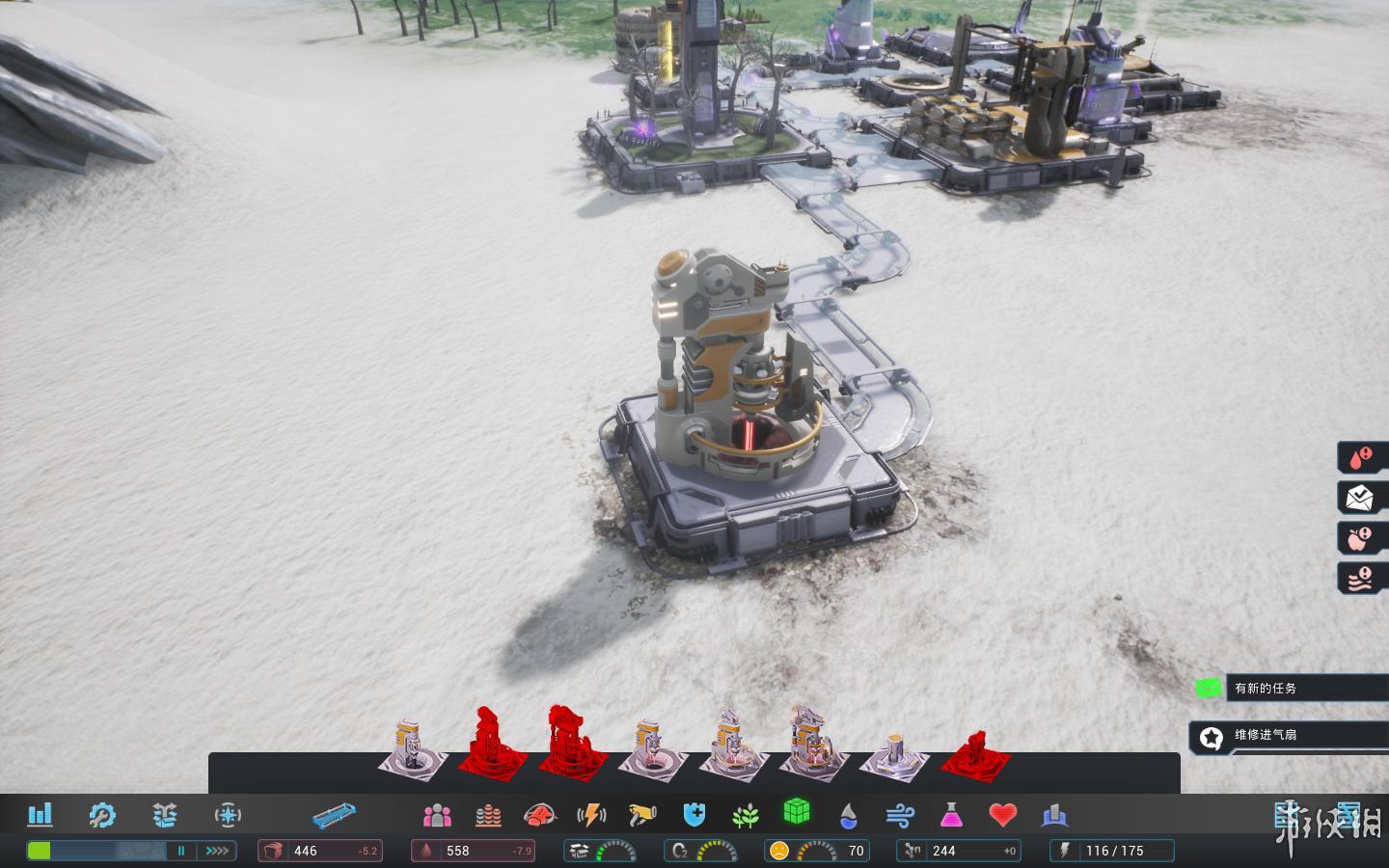
Task: Open the blue medical shield category
Action: pyautogui.click(x=694, y=816)
